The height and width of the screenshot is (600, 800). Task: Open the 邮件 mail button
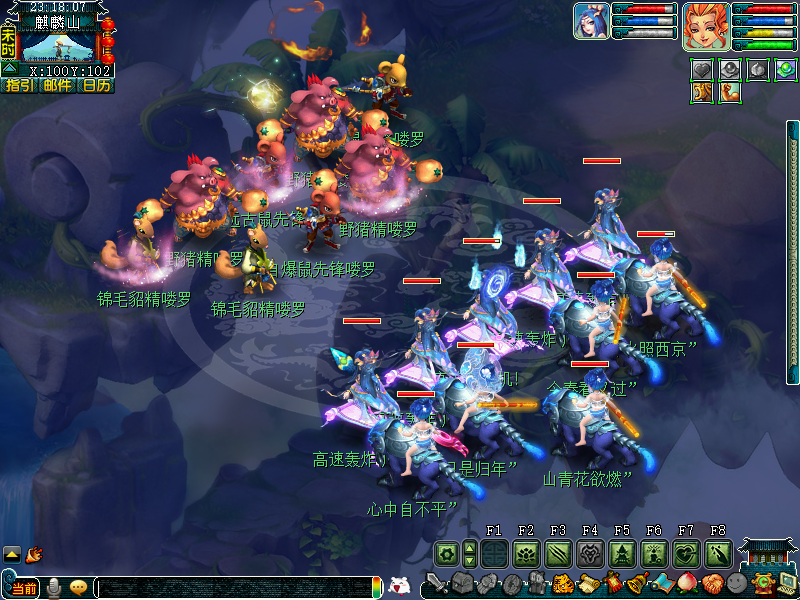click(x=57, y=86)
